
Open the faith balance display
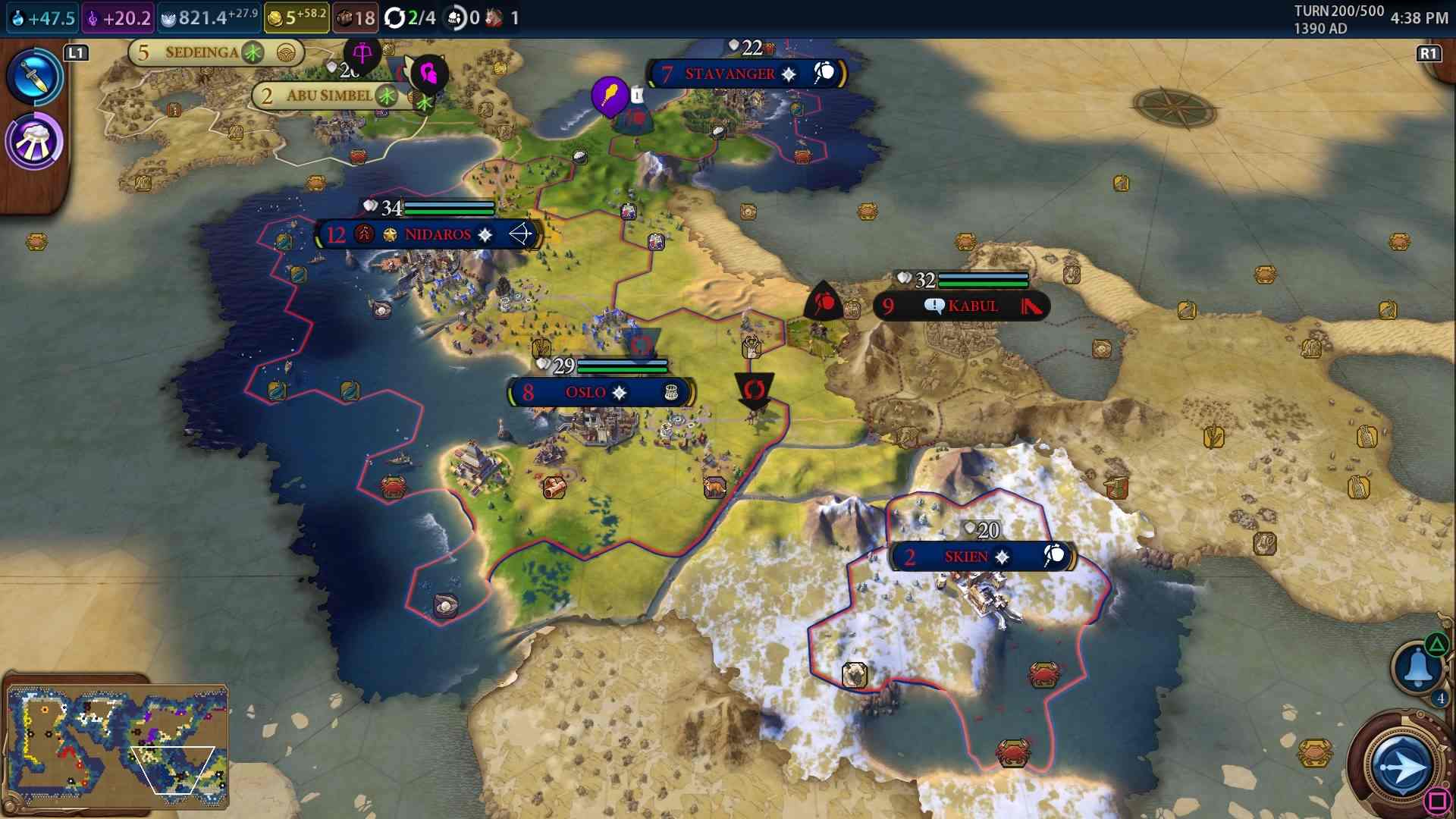coord(209,17)
